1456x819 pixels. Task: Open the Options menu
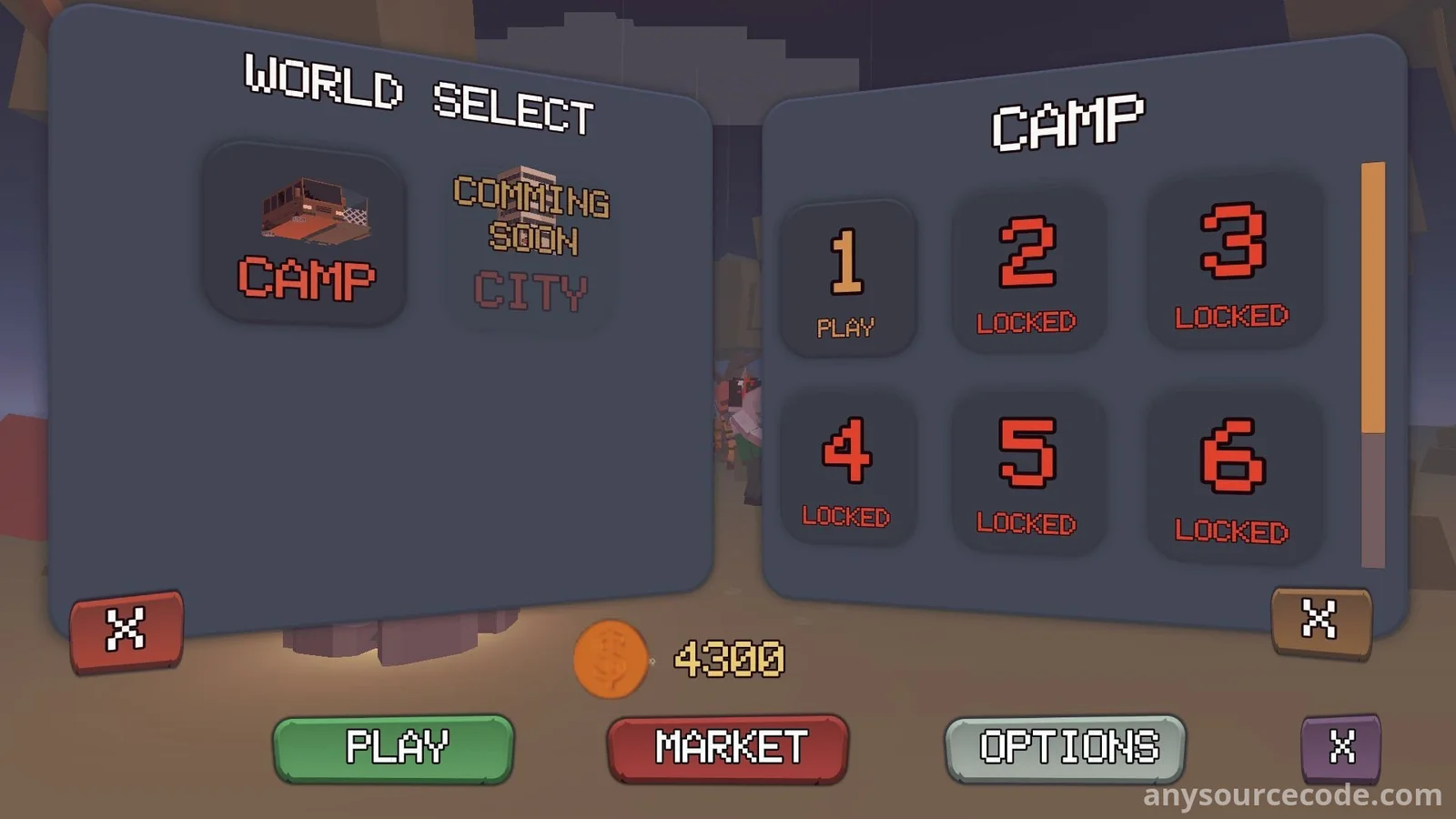[x=1066, y=748]
